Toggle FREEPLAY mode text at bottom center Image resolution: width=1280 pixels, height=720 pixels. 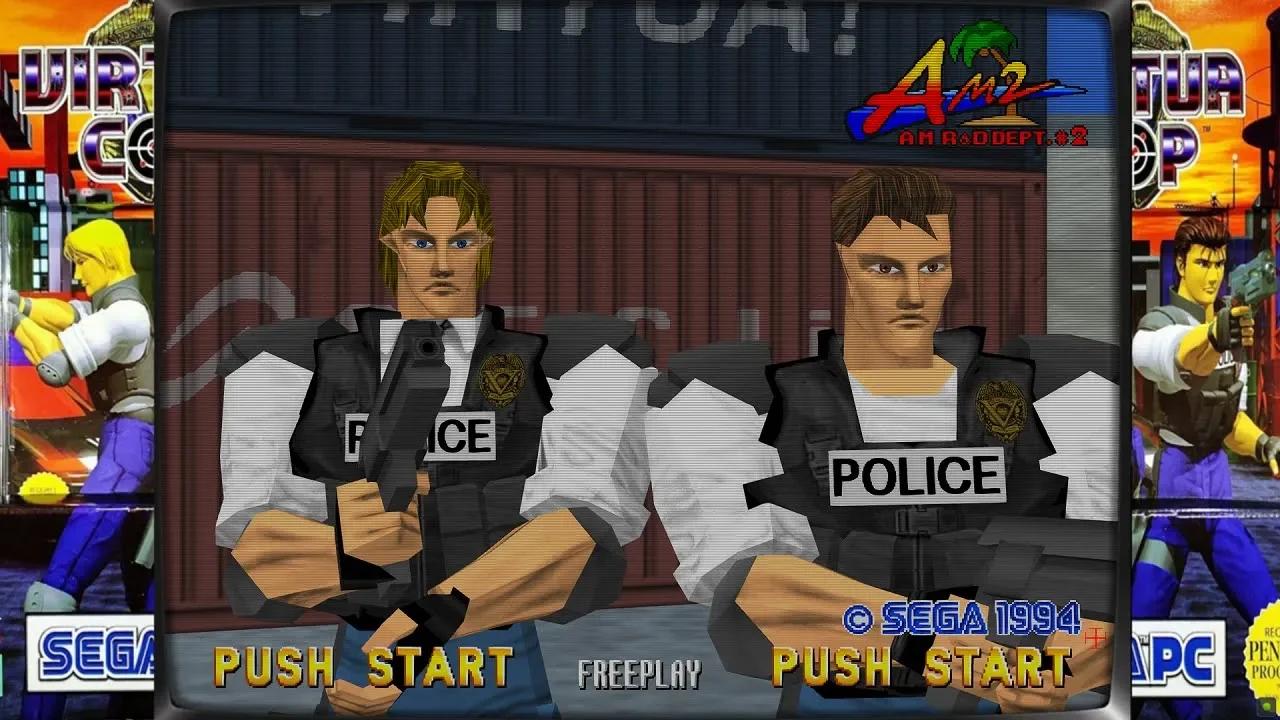point(637,675)
